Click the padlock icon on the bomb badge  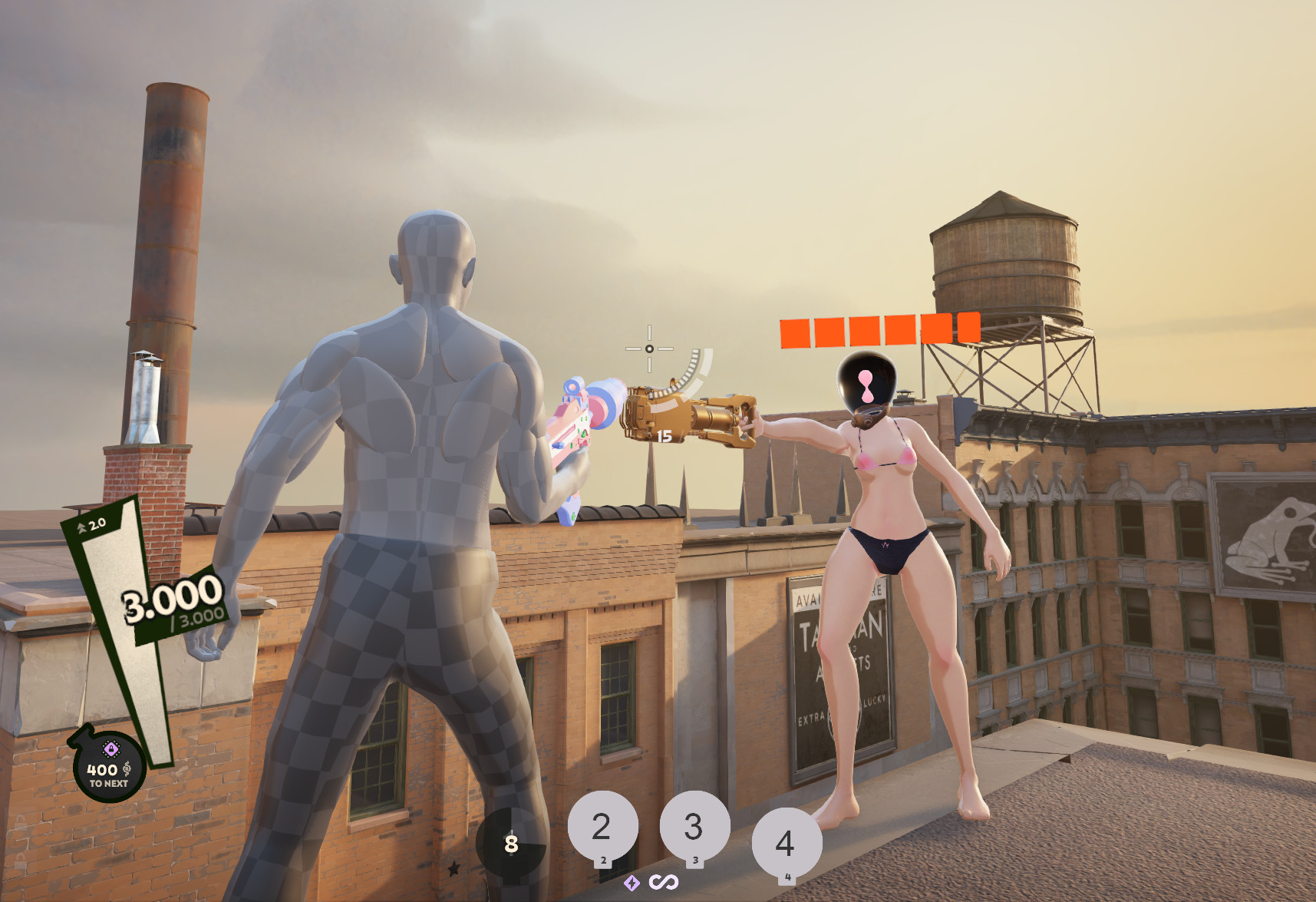coord(111,748)
